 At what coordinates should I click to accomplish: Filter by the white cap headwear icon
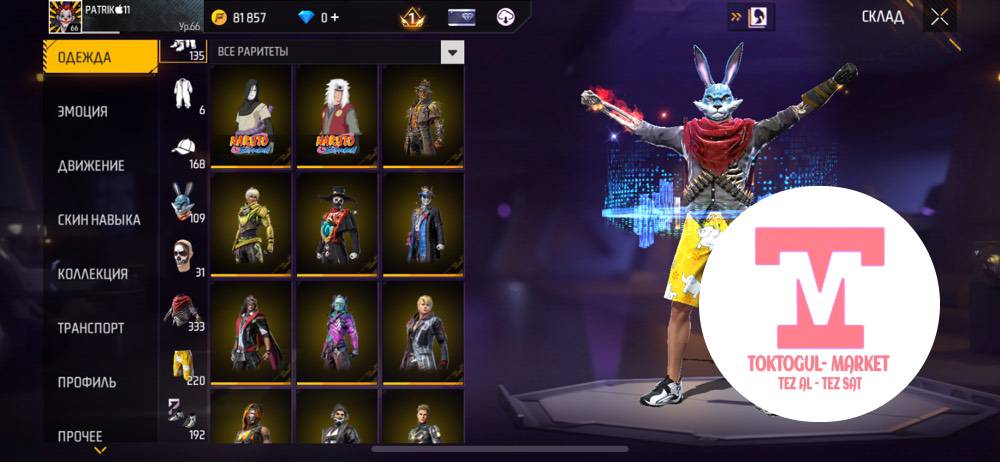point(183,149)
